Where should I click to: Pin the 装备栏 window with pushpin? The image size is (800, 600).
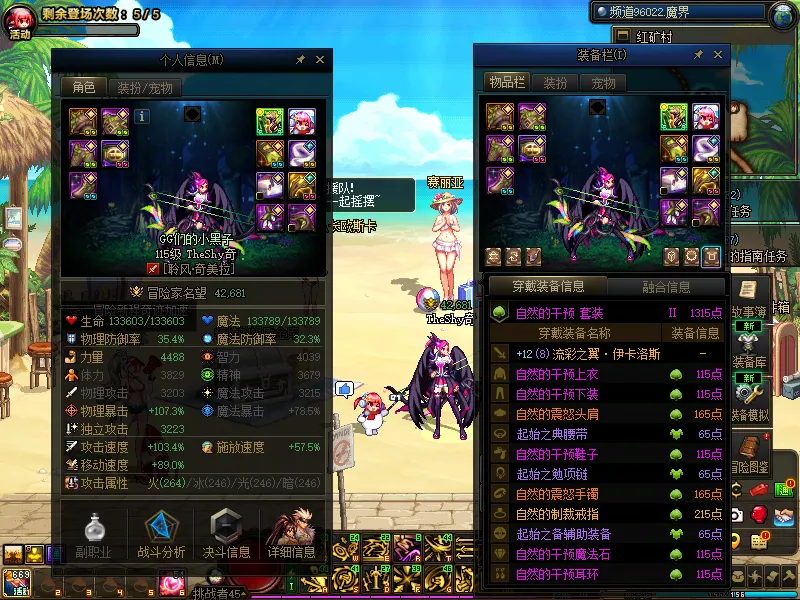[x=697, y=54]
